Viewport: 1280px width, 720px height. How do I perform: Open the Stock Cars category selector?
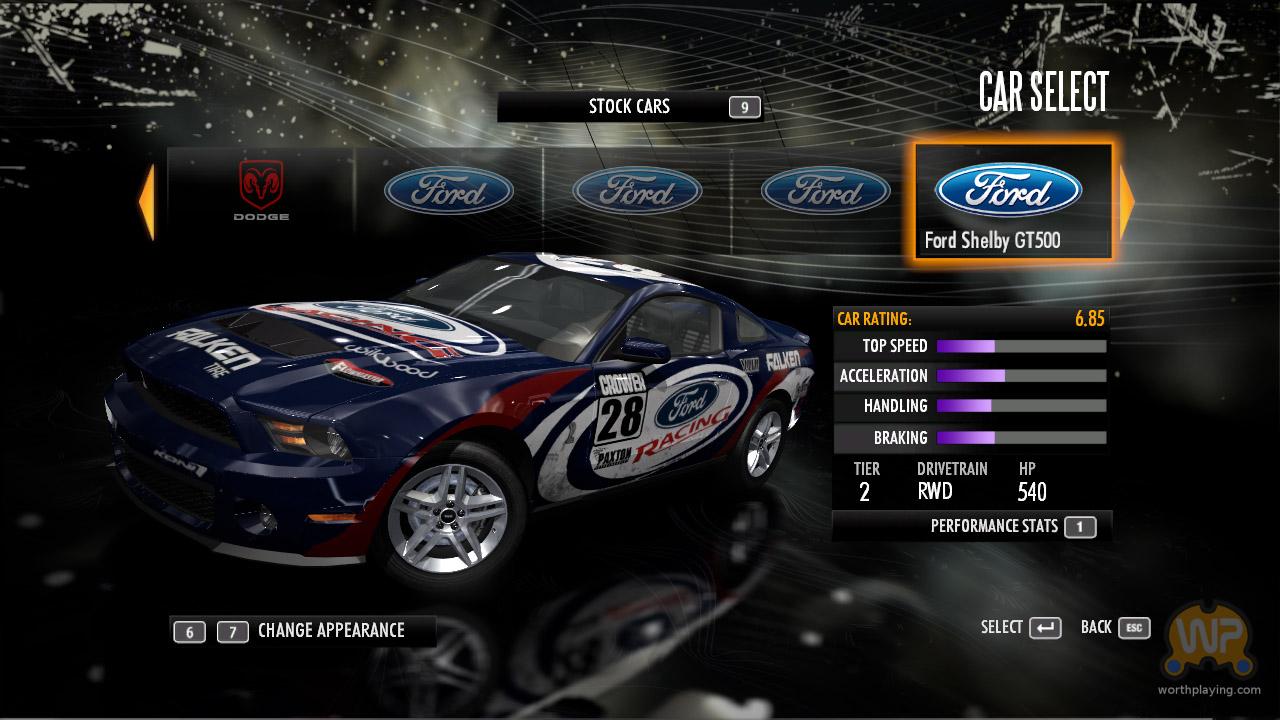630,107
